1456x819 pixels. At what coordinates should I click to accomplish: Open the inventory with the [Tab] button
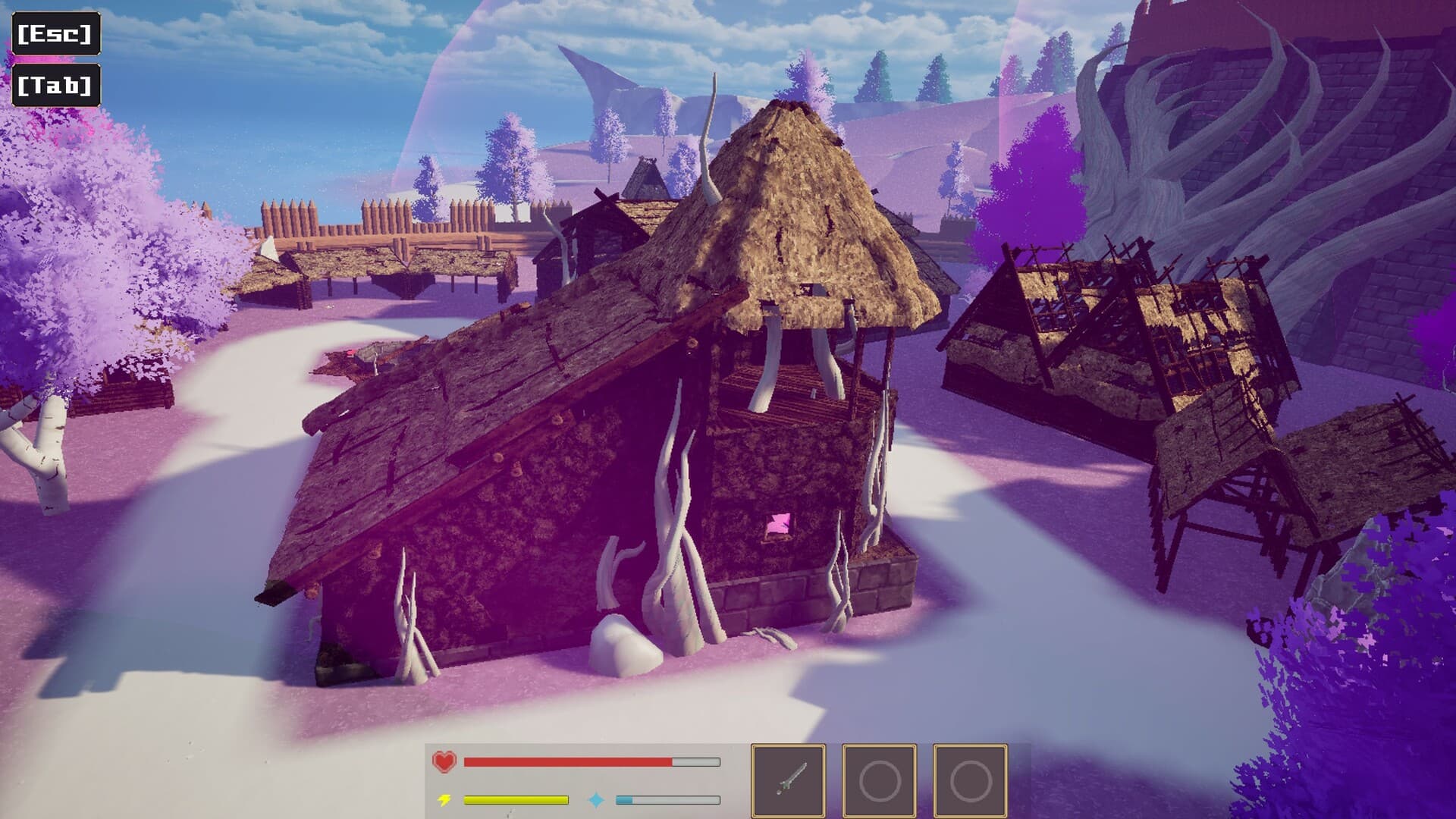tap(56, 86)
